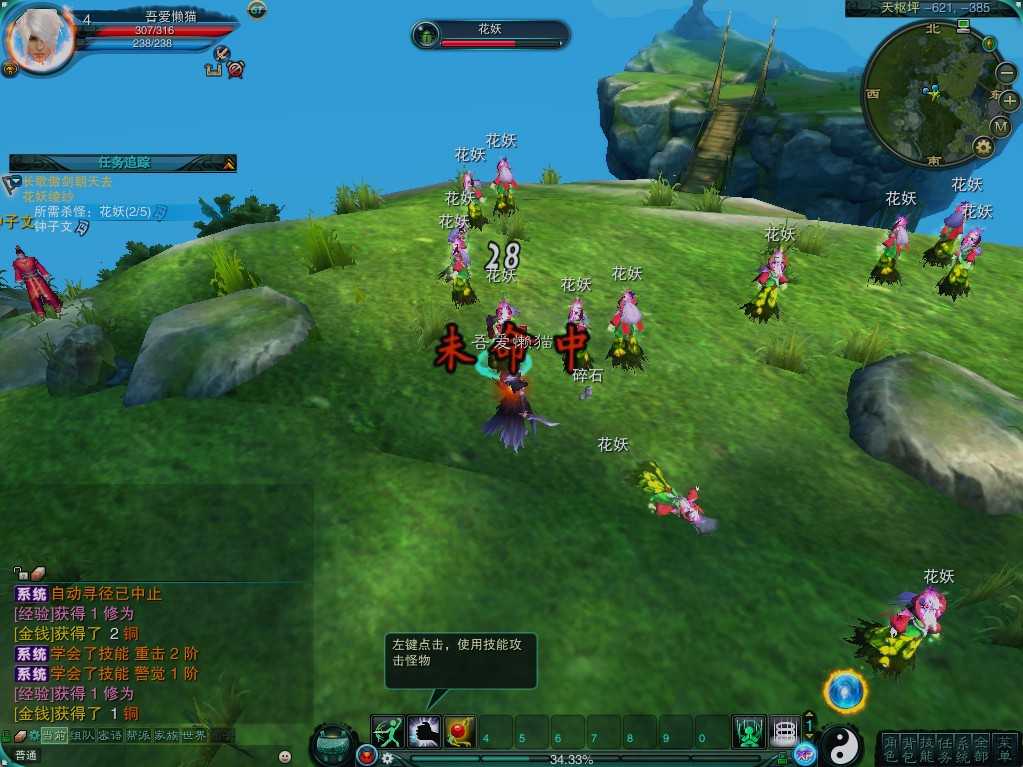Use the fist strike skill icon
This screenshot has height=767, width=1023.
coord(424,732)
